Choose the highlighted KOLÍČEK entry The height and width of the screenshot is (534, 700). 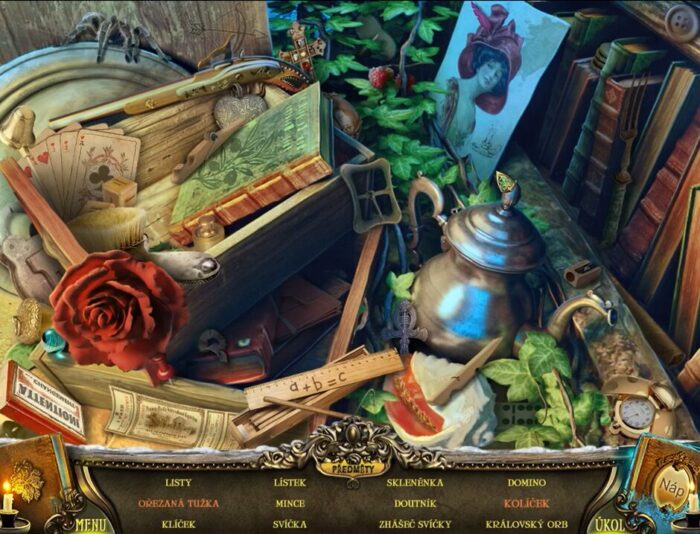click(526, 503)
